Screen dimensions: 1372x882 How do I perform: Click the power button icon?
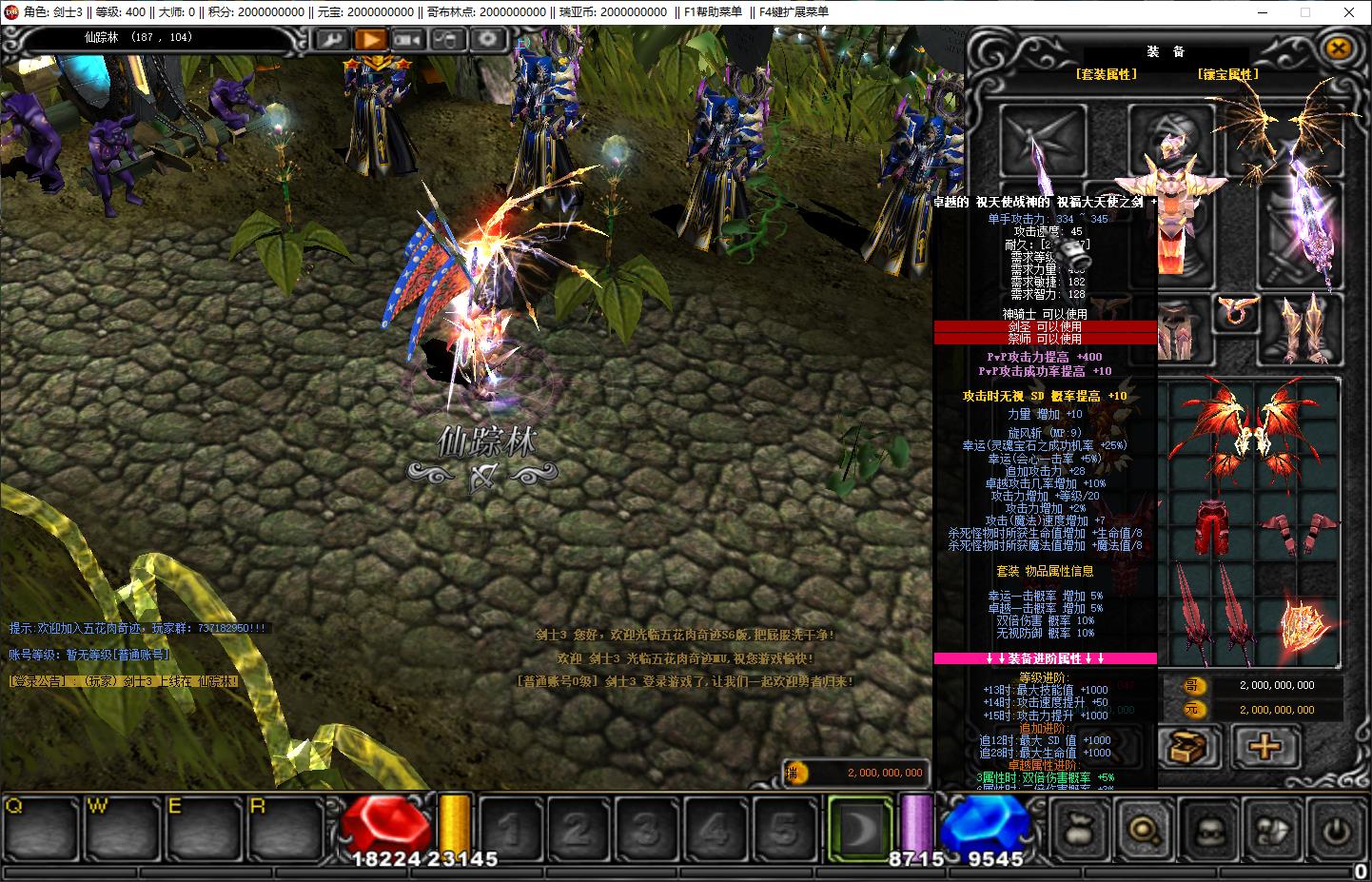tap(1336, 830)
